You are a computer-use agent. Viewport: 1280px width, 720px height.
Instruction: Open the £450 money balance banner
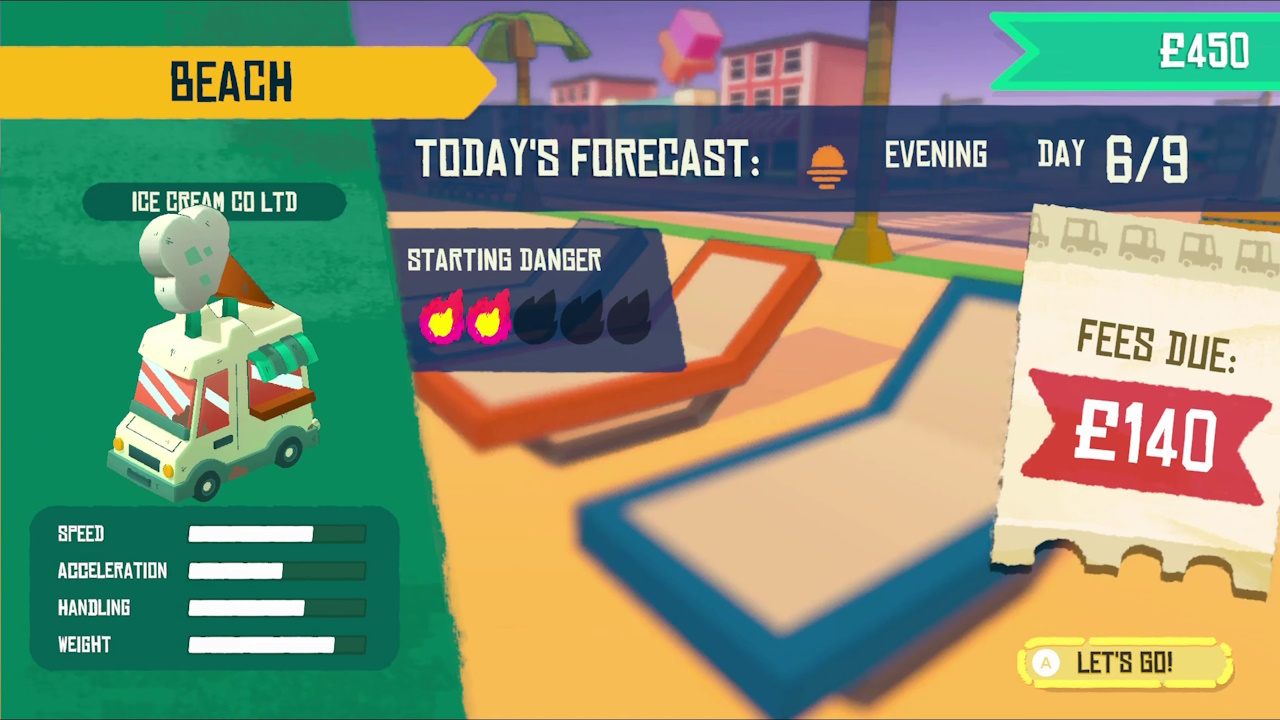[1205, 52]
